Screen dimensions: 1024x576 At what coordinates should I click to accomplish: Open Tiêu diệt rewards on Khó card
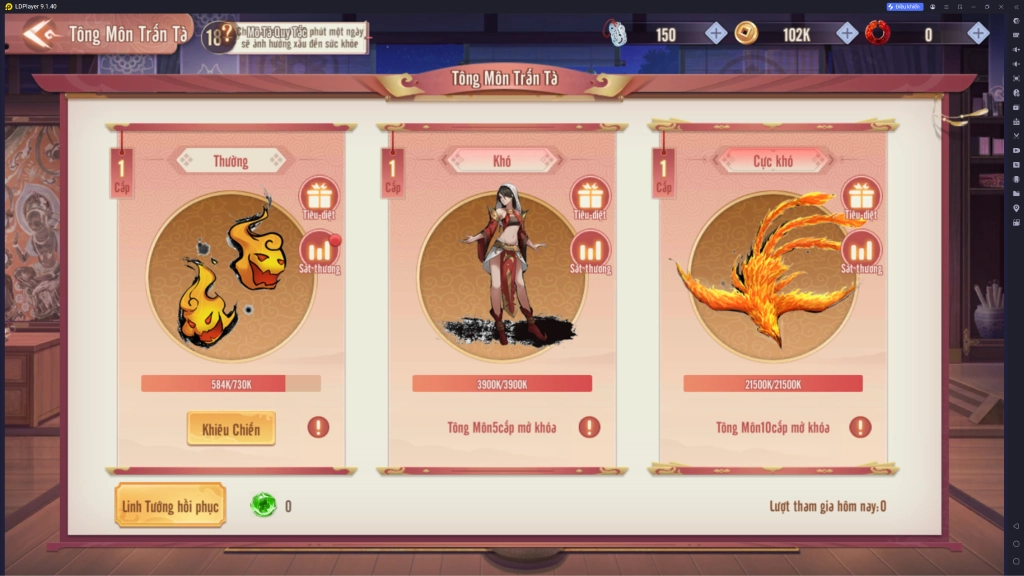coord(590,197)
